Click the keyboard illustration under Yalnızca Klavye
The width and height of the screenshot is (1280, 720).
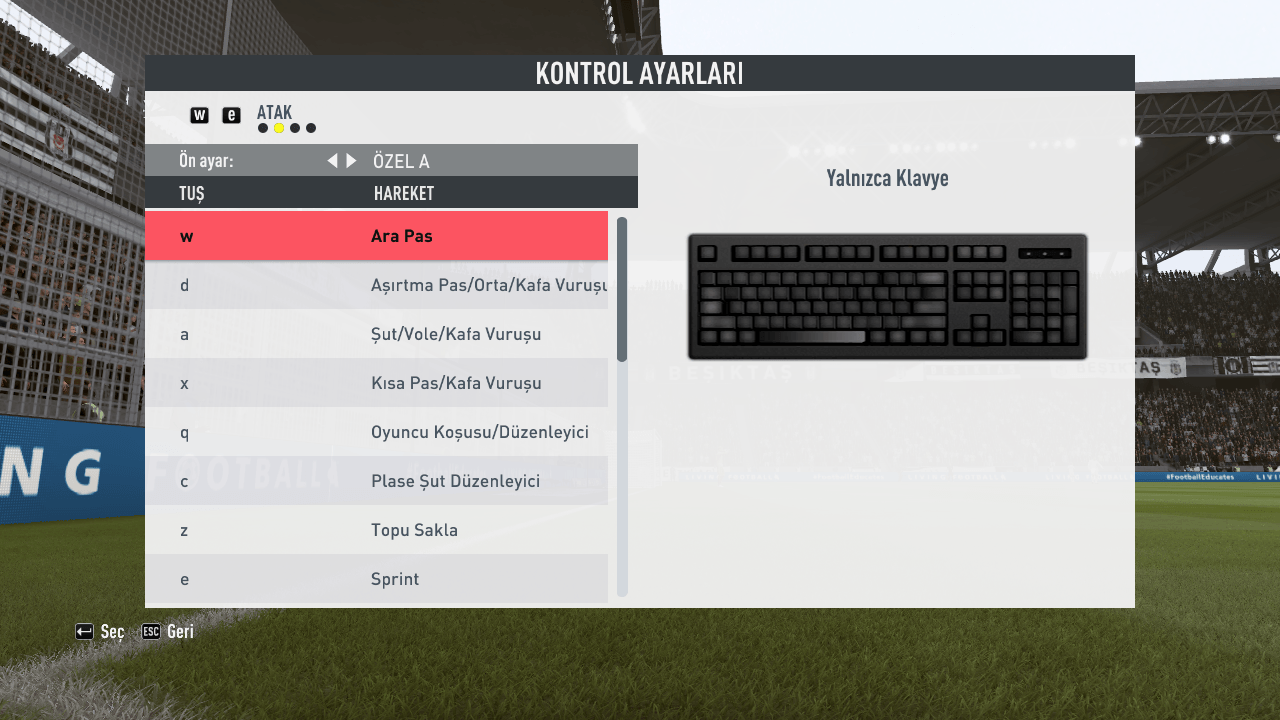(887, 295)
